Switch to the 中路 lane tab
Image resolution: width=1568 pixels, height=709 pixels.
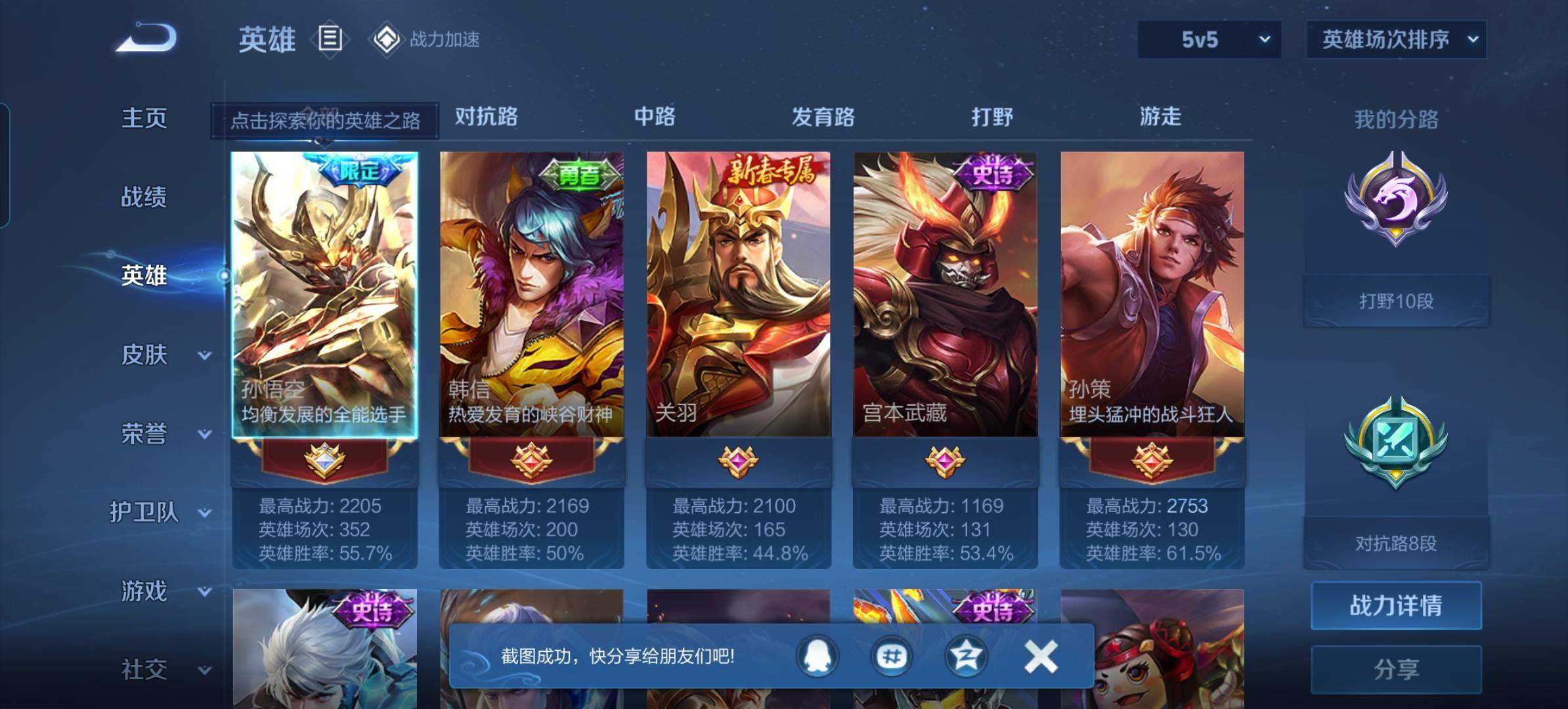[x=654, y=117]
